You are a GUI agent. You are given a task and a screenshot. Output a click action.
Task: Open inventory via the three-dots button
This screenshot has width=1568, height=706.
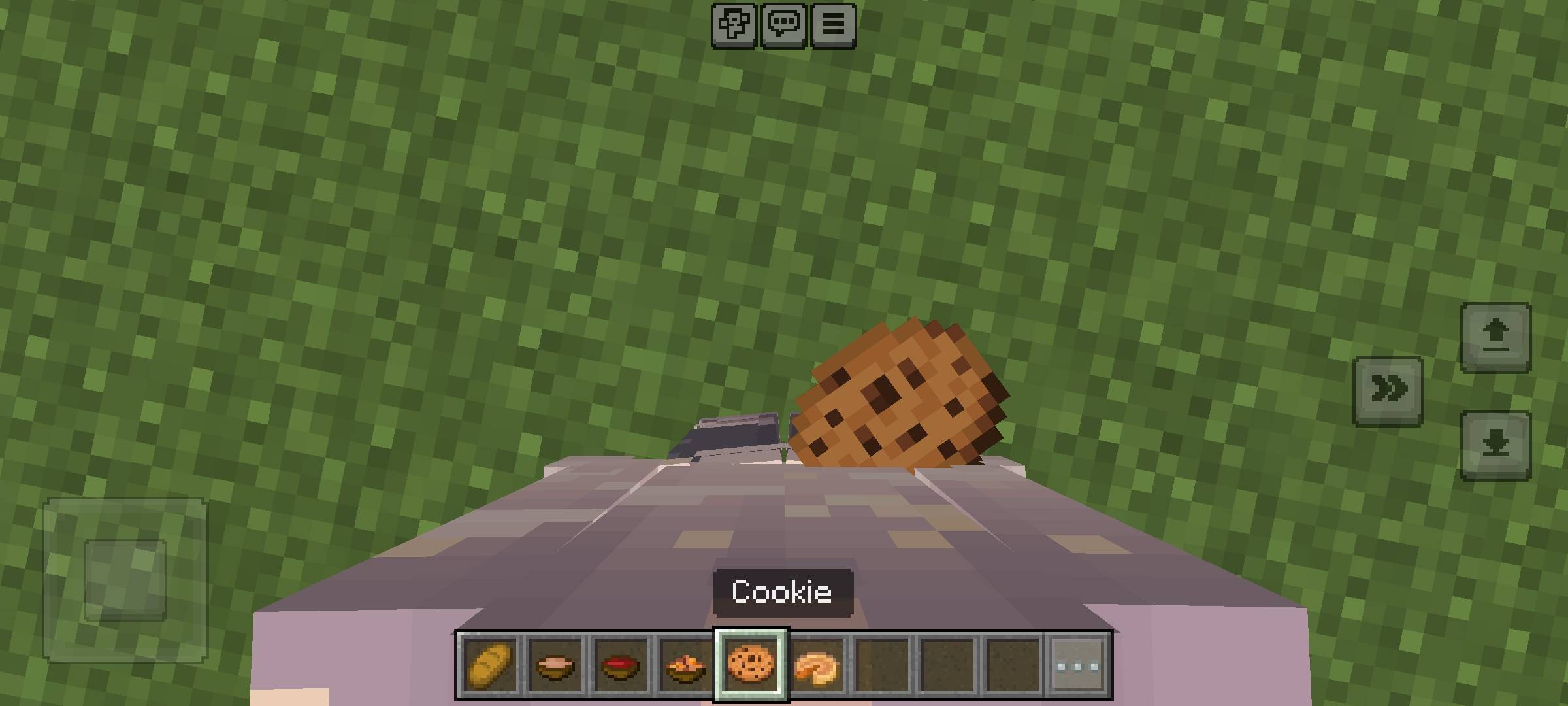pyautogui.click(x=1078, y=665)
